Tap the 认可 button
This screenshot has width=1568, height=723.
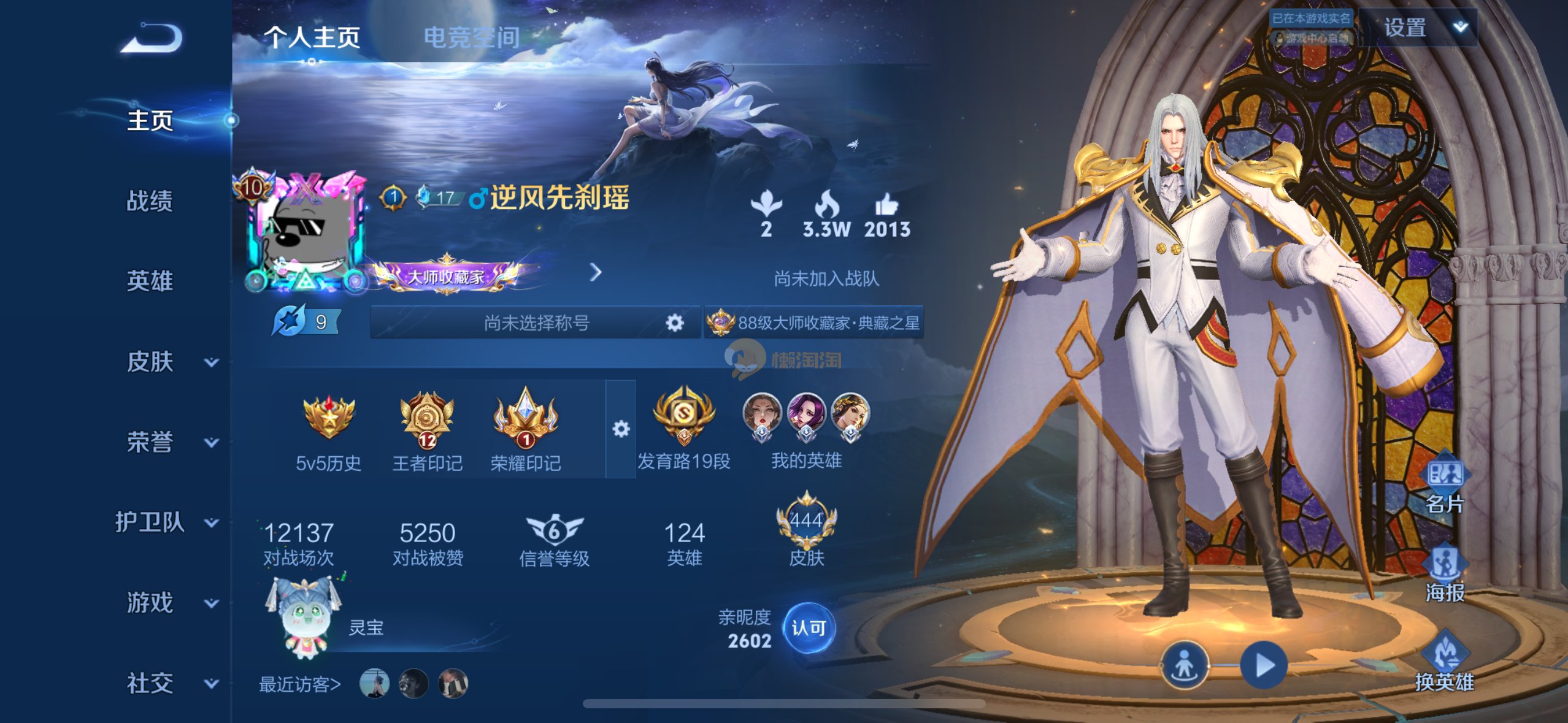809,628
